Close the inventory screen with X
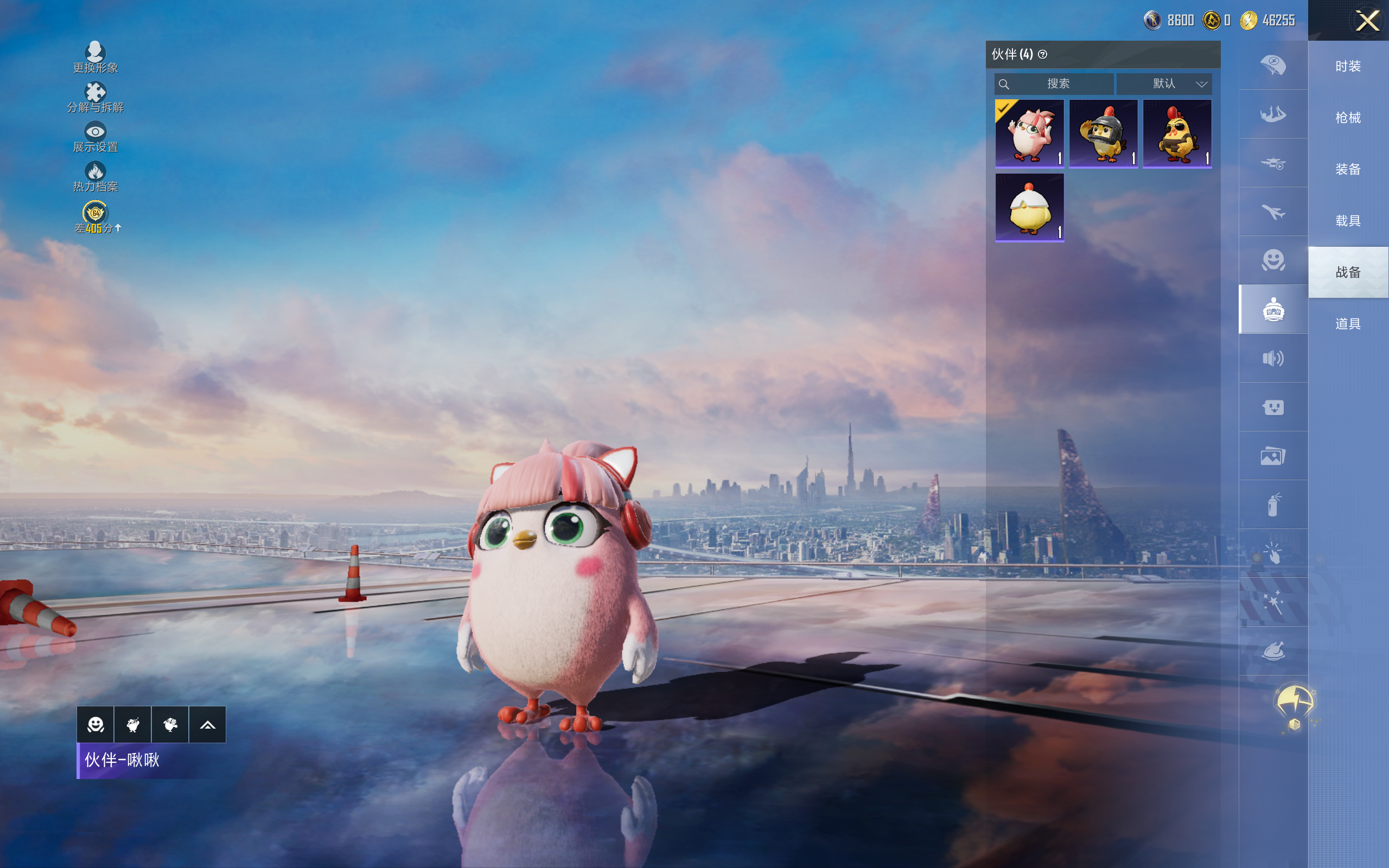Viewport: 1389px width, 868px height. [x=1367, y=21]
